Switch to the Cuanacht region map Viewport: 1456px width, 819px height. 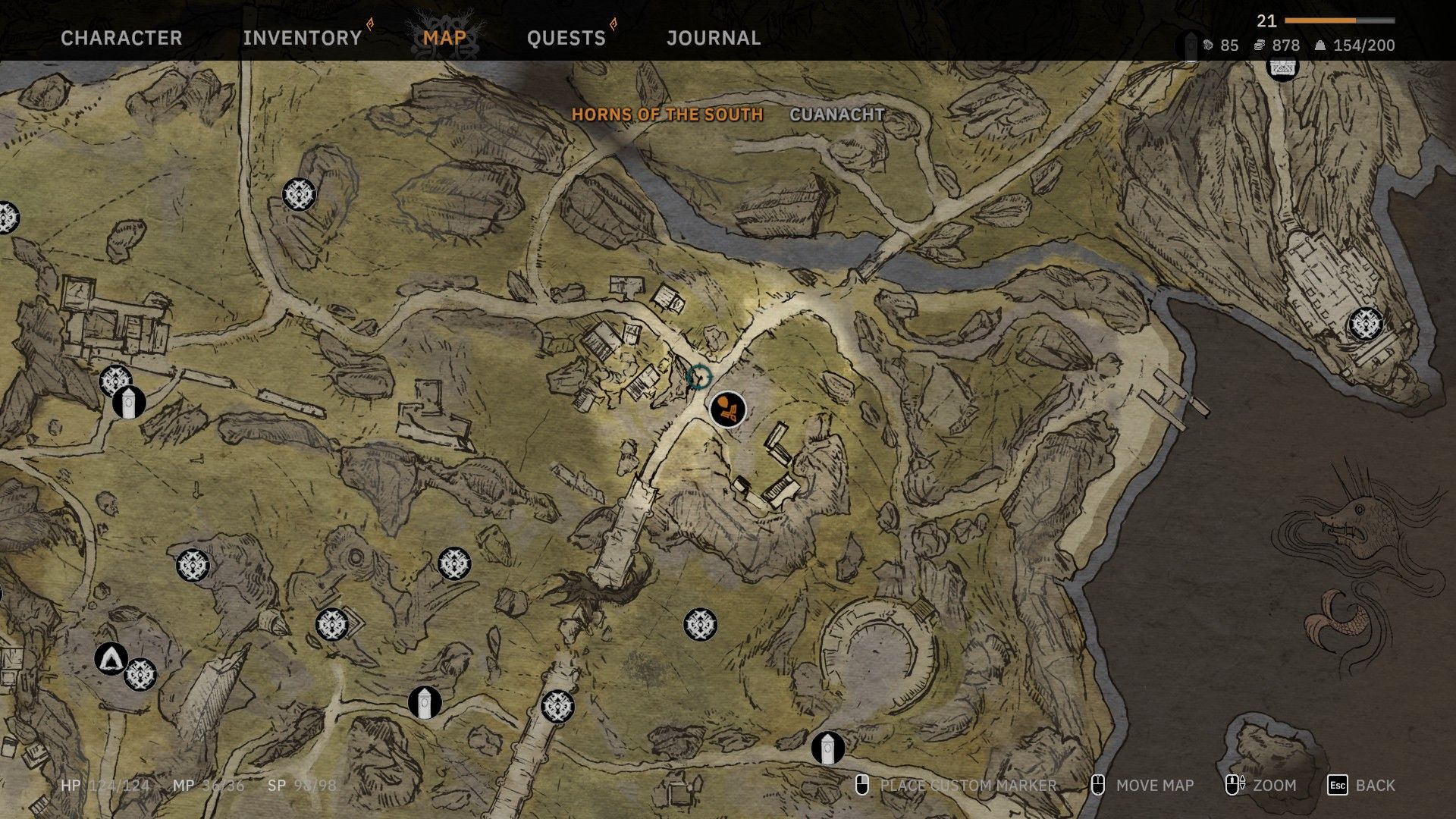click(x=837, y=115)
